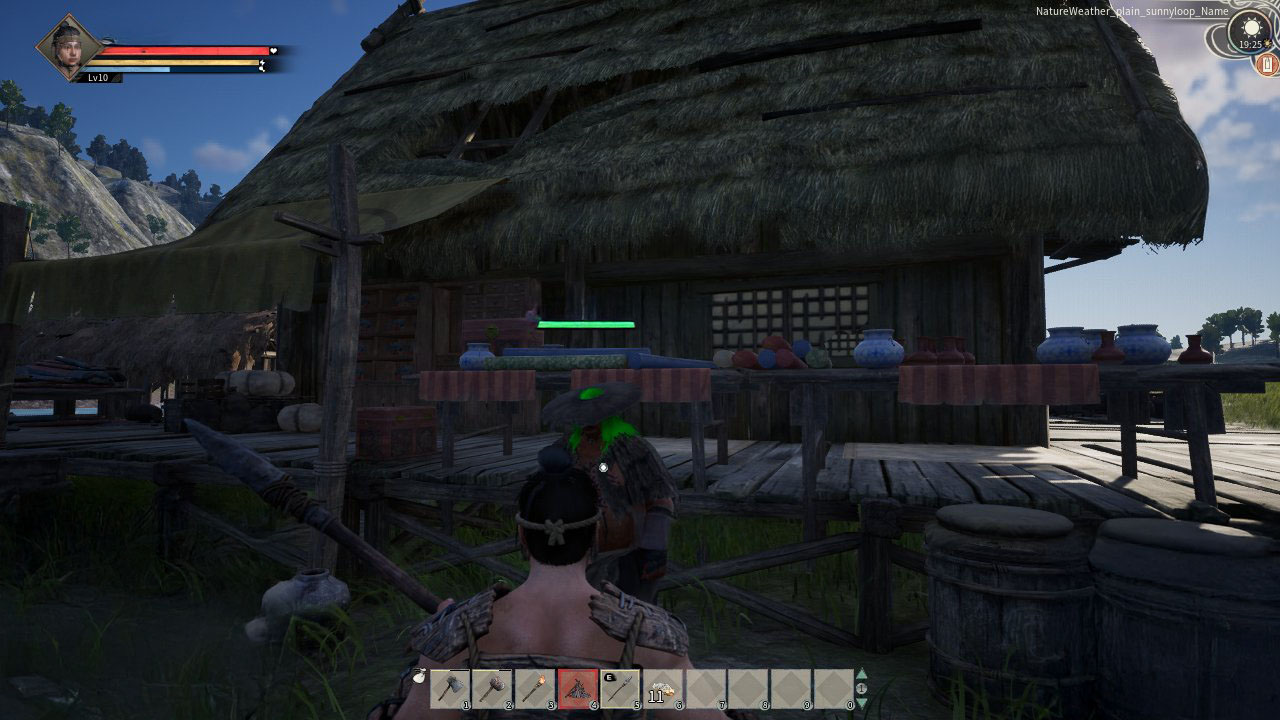This screenshot has height=720, width=1280.
Task: Switch hotbar page with the up arrow
Action: [x=862, y=674]
